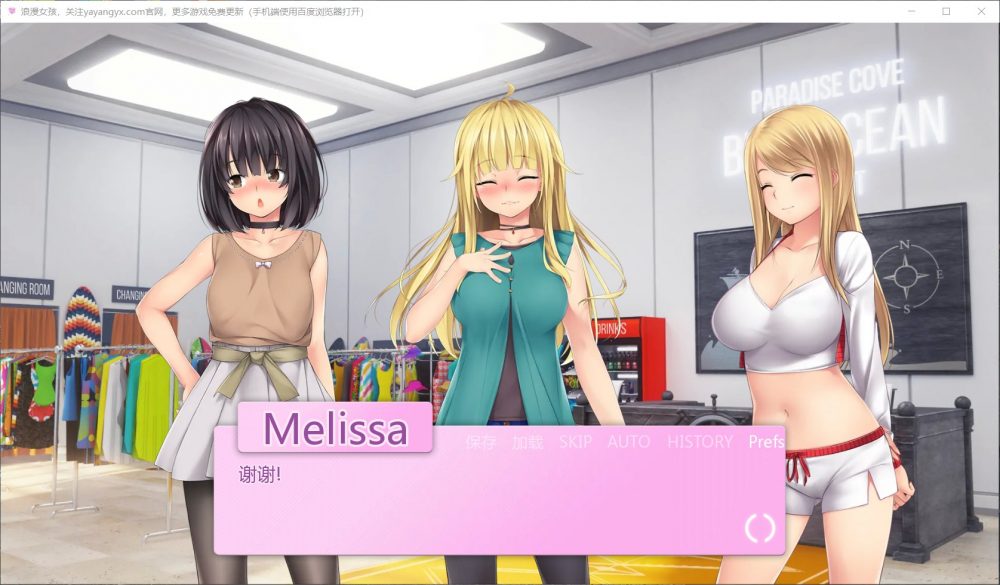Maximize the game window

[x=946, y=11]
